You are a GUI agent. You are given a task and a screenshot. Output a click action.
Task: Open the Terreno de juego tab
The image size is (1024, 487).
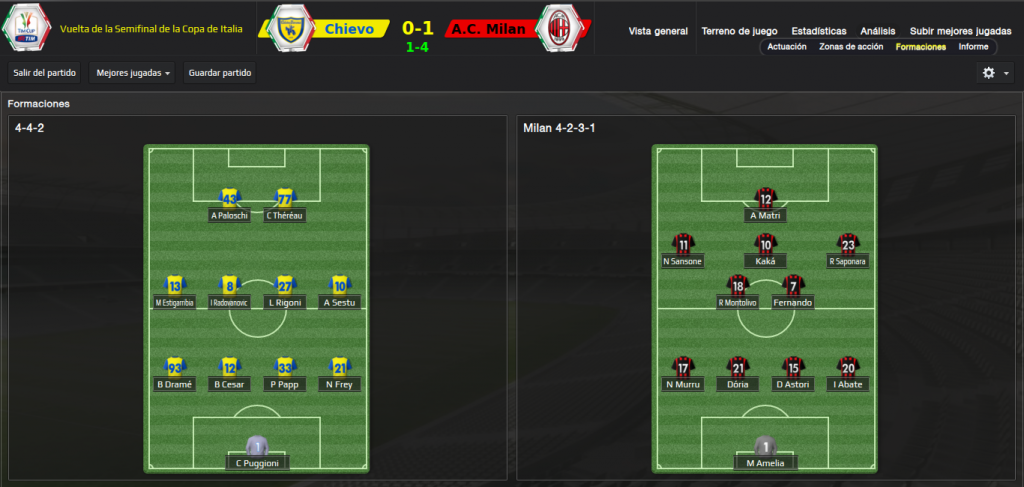740,31
